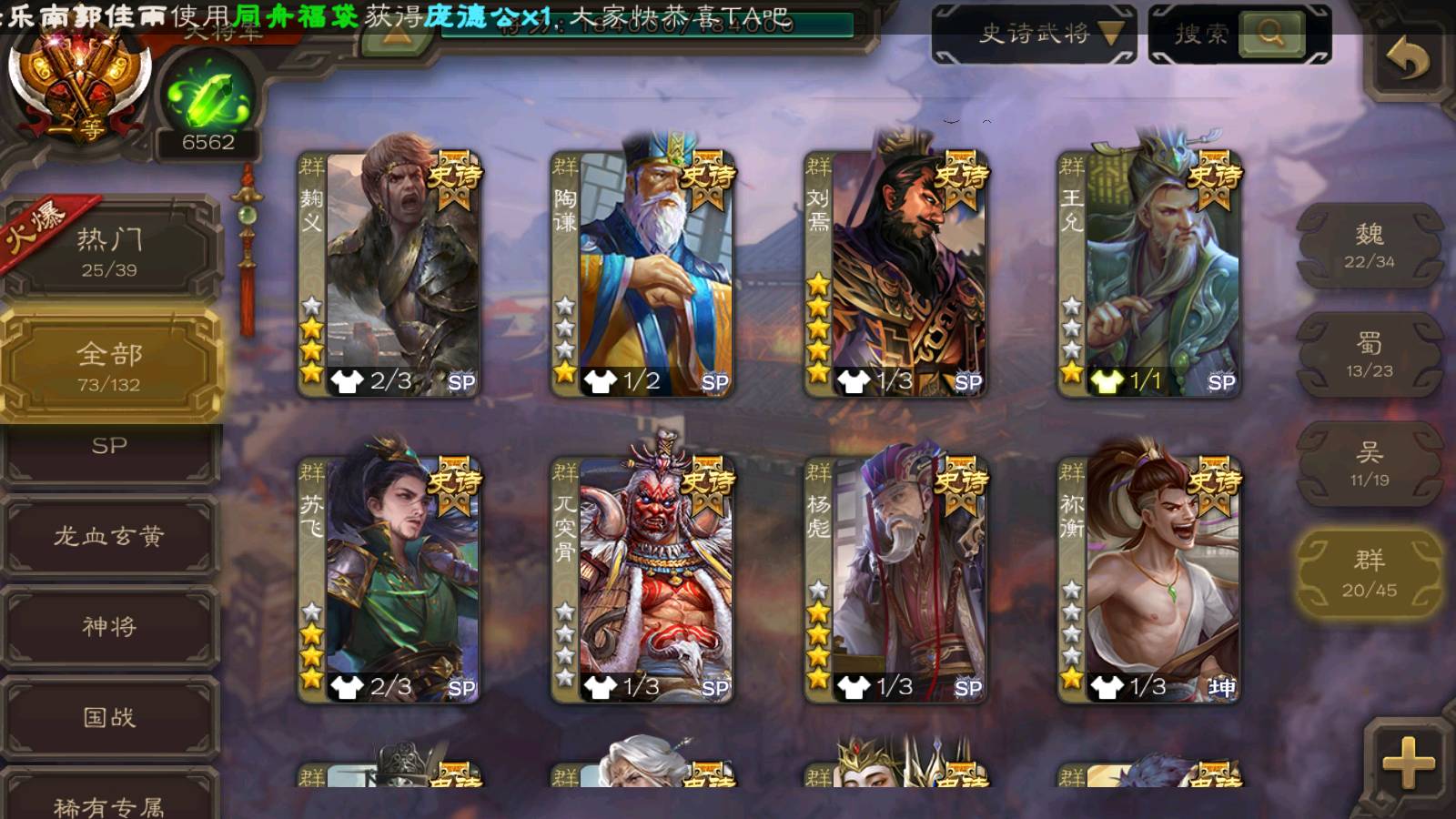Open the 陶谦 hero card
Image resolution: width=1456 pixels, height=819 pixels.
[644, 273]
